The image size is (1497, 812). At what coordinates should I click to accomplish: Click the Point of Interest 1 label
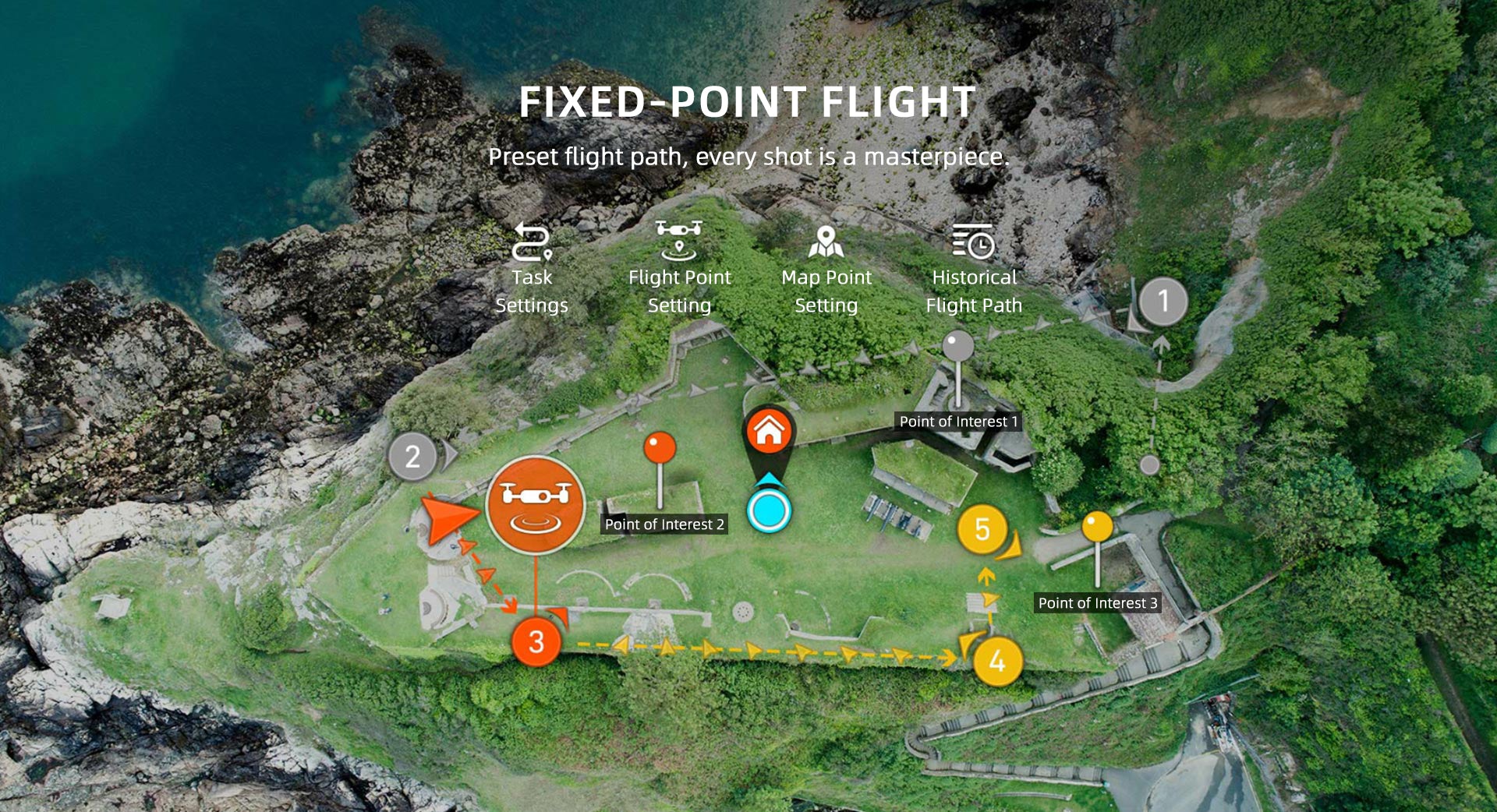[958, 422]
